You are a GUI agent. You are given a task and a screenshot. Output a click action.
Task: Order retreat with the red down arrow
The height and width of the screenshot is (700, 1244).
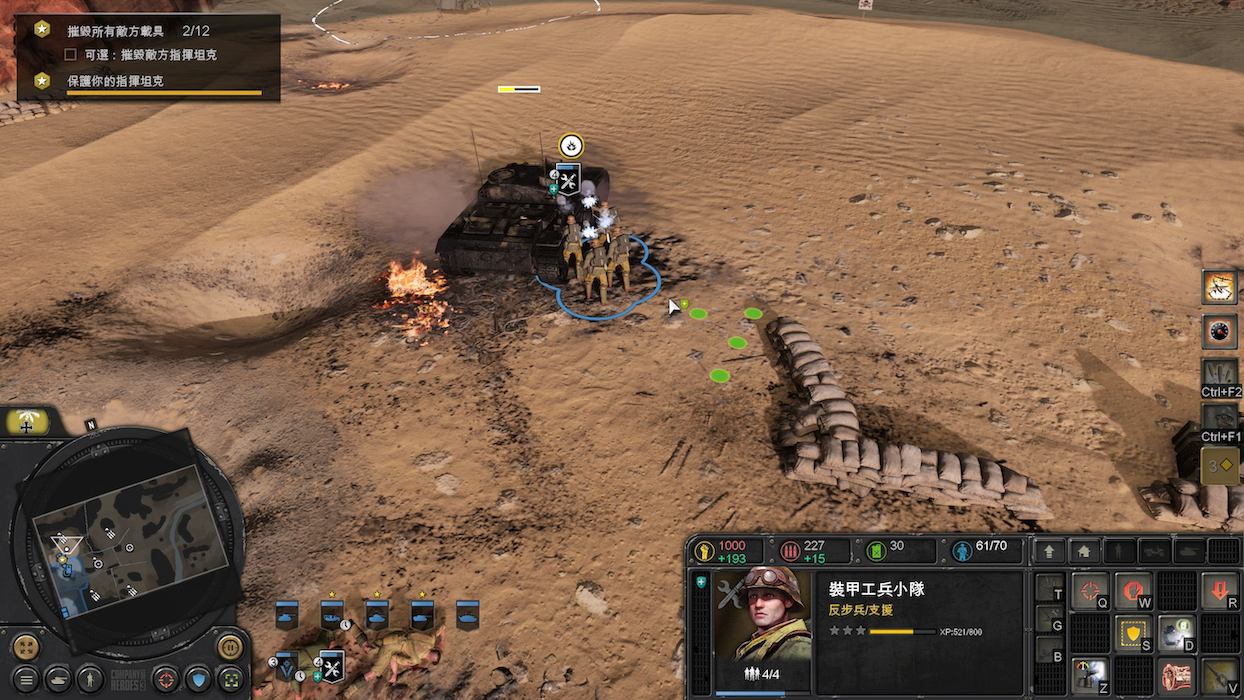1220,591
